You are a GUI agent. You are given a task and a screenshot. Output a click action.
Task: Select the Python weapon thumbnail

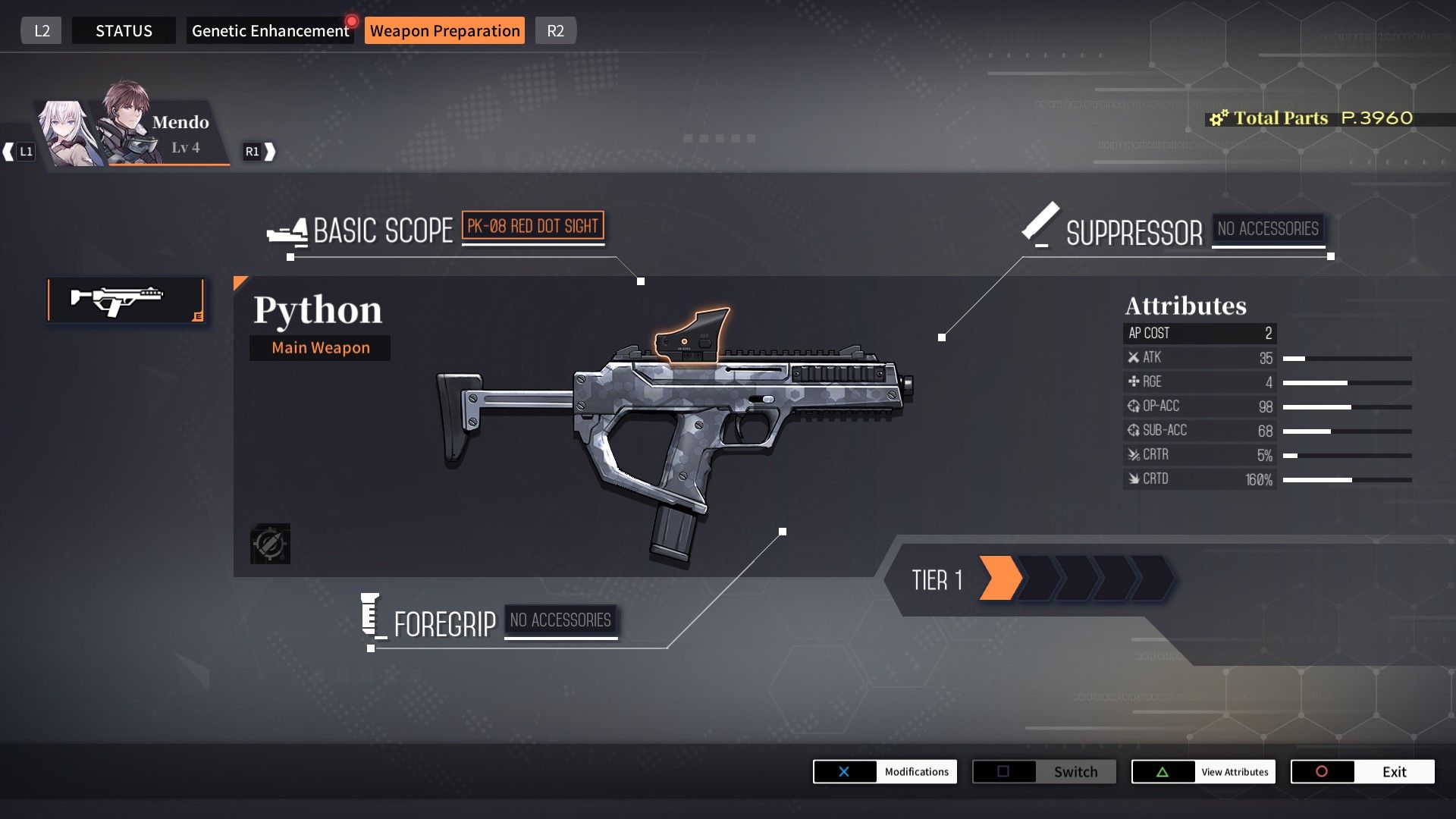click(x=125, y=300)
